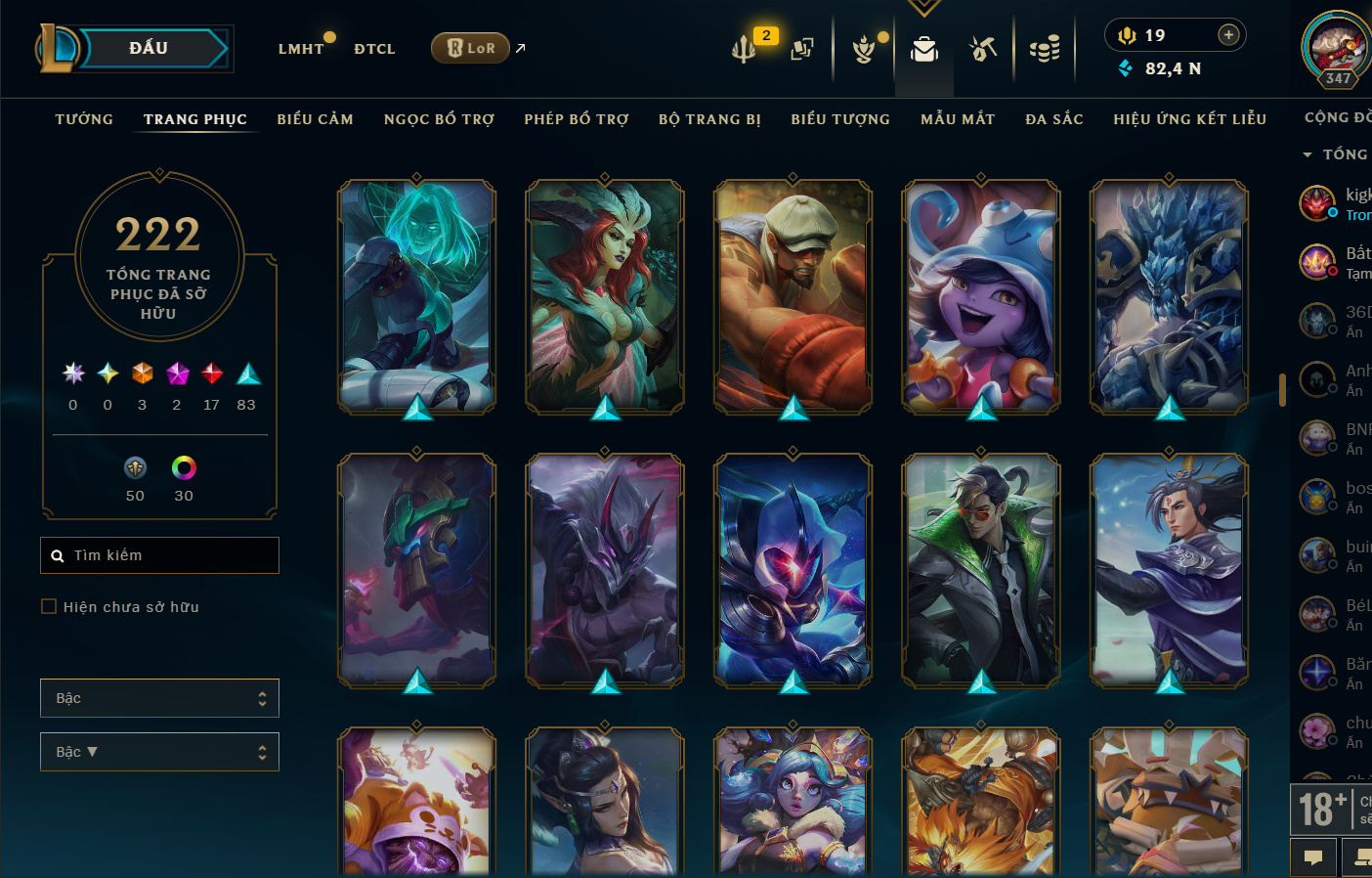
Task: Toggle the Hiện chưa sở hữu checkbox
Action: pos(49,607)
